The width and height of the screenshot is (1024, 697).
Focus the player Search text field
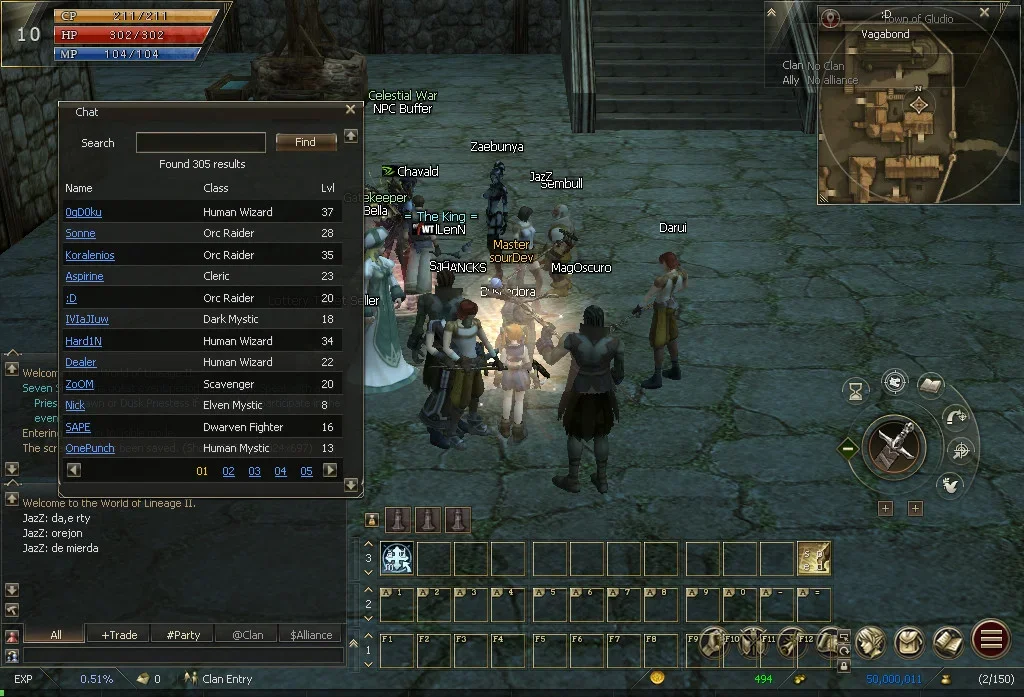coord(200,143)
